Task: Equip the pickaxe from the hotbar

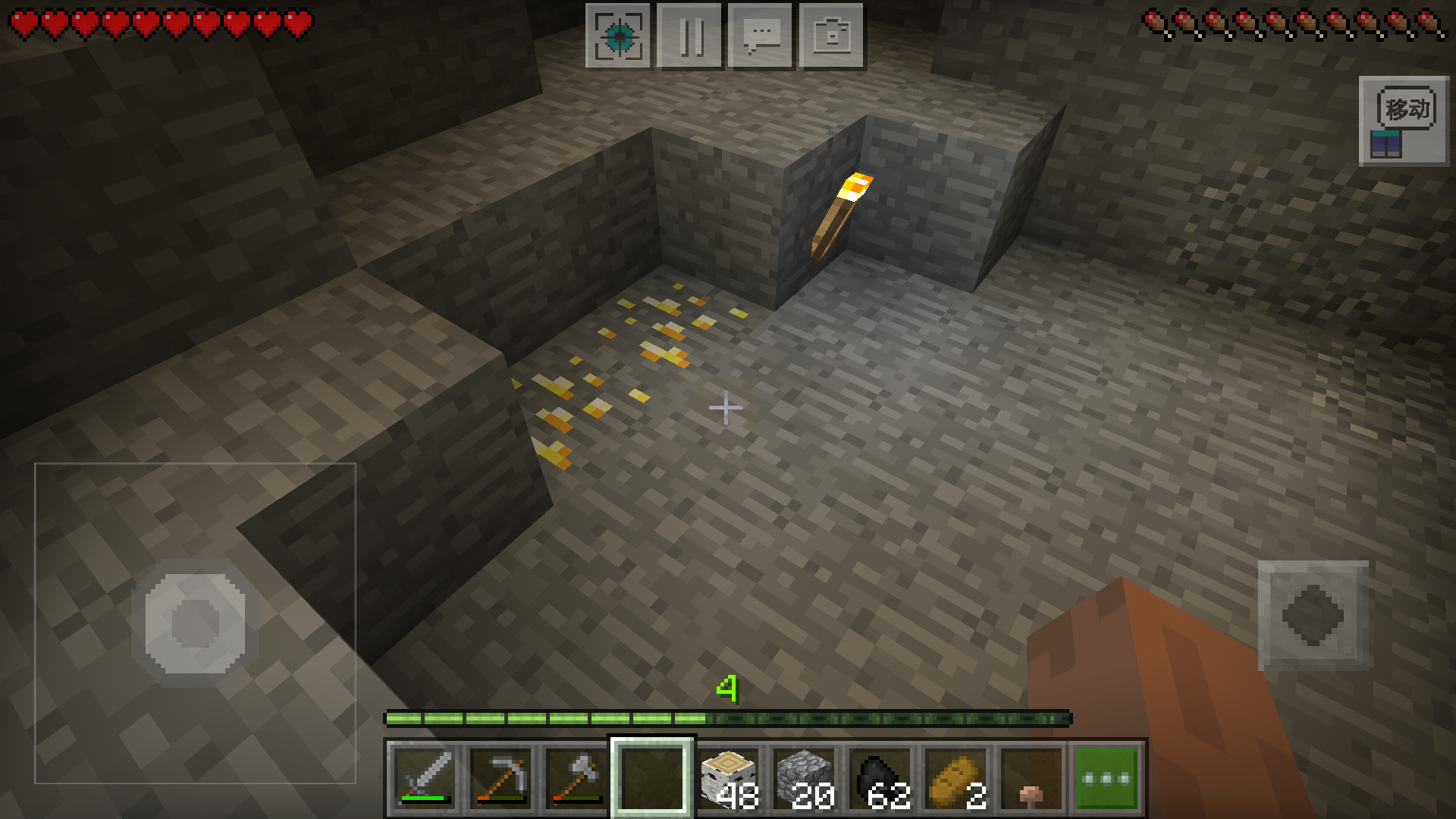Action: pos(500,778)
